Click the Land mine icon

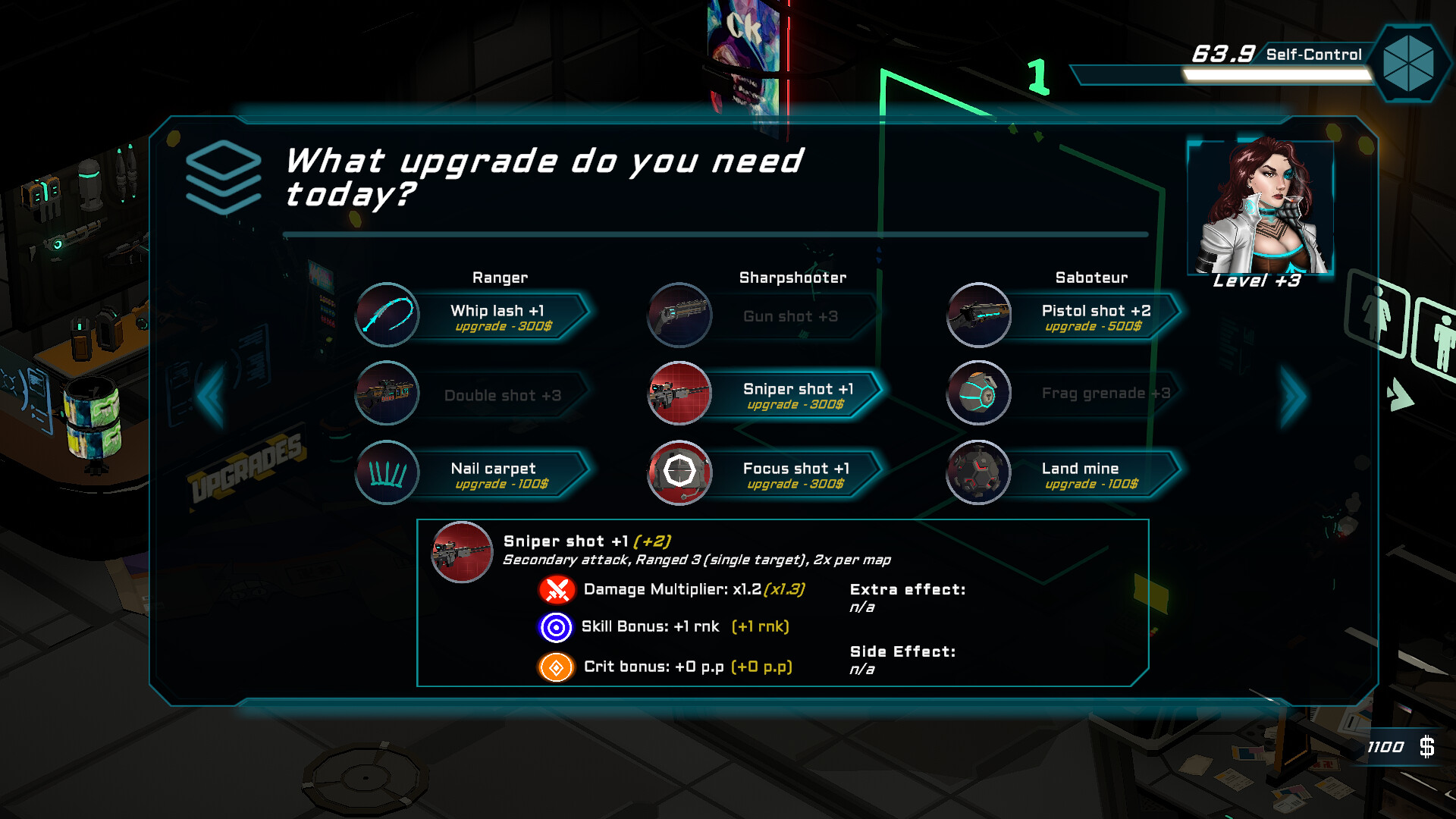coord(978,472)
